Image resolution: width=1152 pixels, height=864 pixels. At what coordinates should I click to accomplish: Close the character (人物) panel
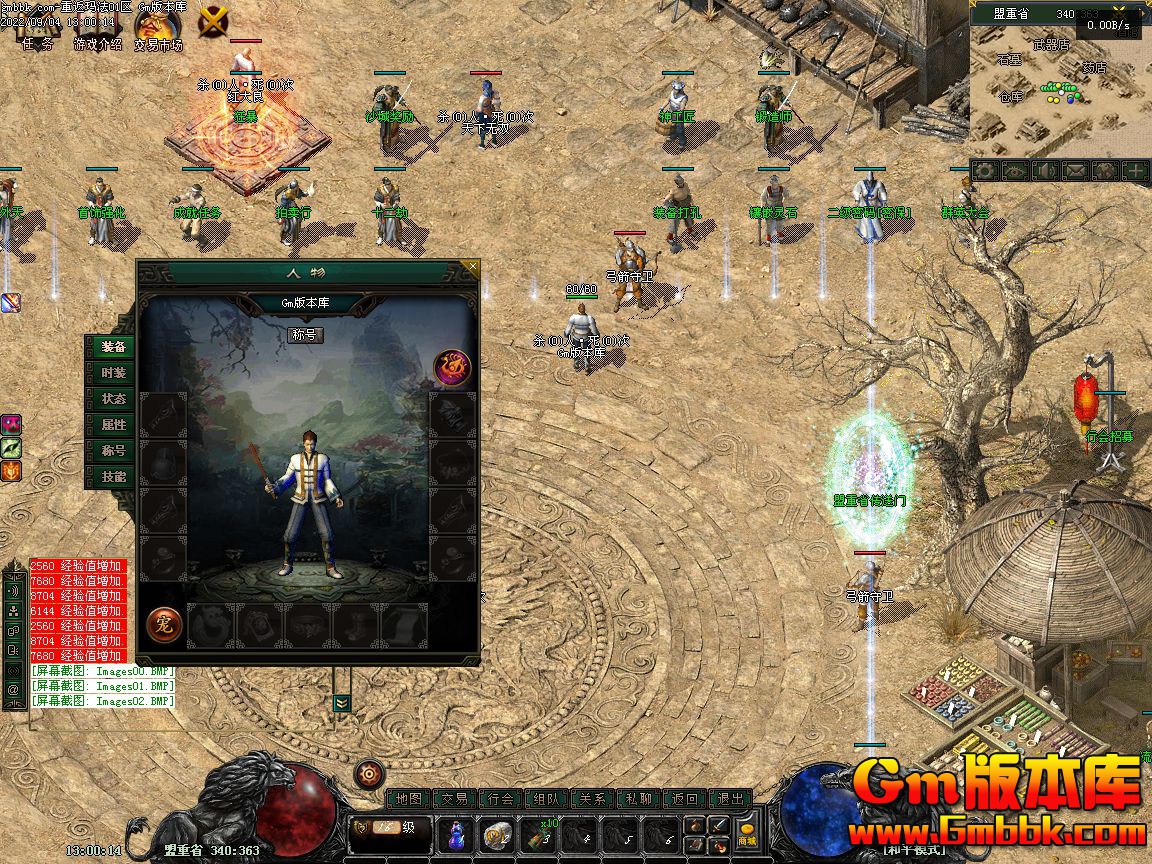coord(472,267)
